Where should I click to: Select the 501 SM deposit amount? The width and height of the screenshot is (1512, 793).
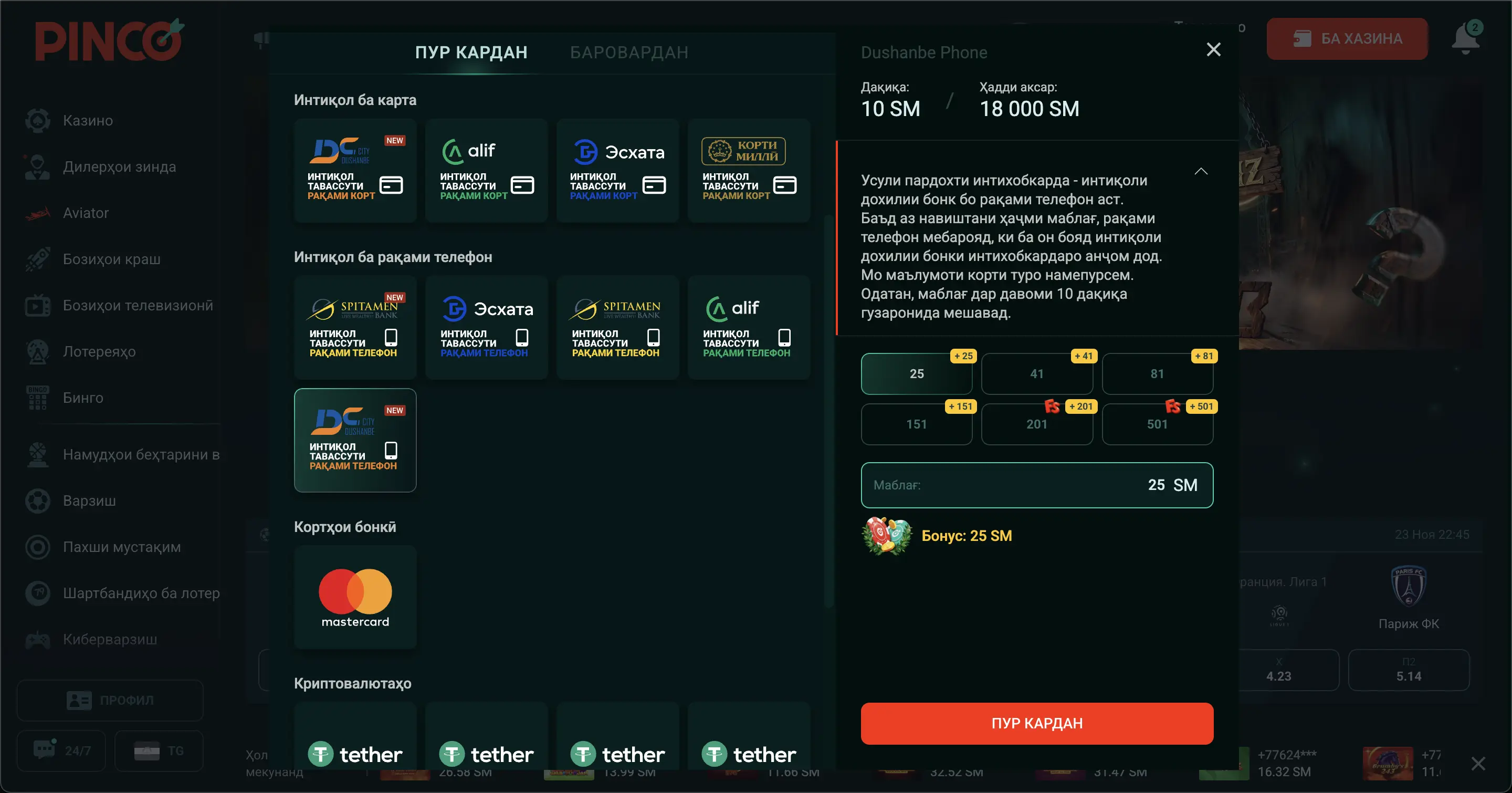tap(1158, 424)
